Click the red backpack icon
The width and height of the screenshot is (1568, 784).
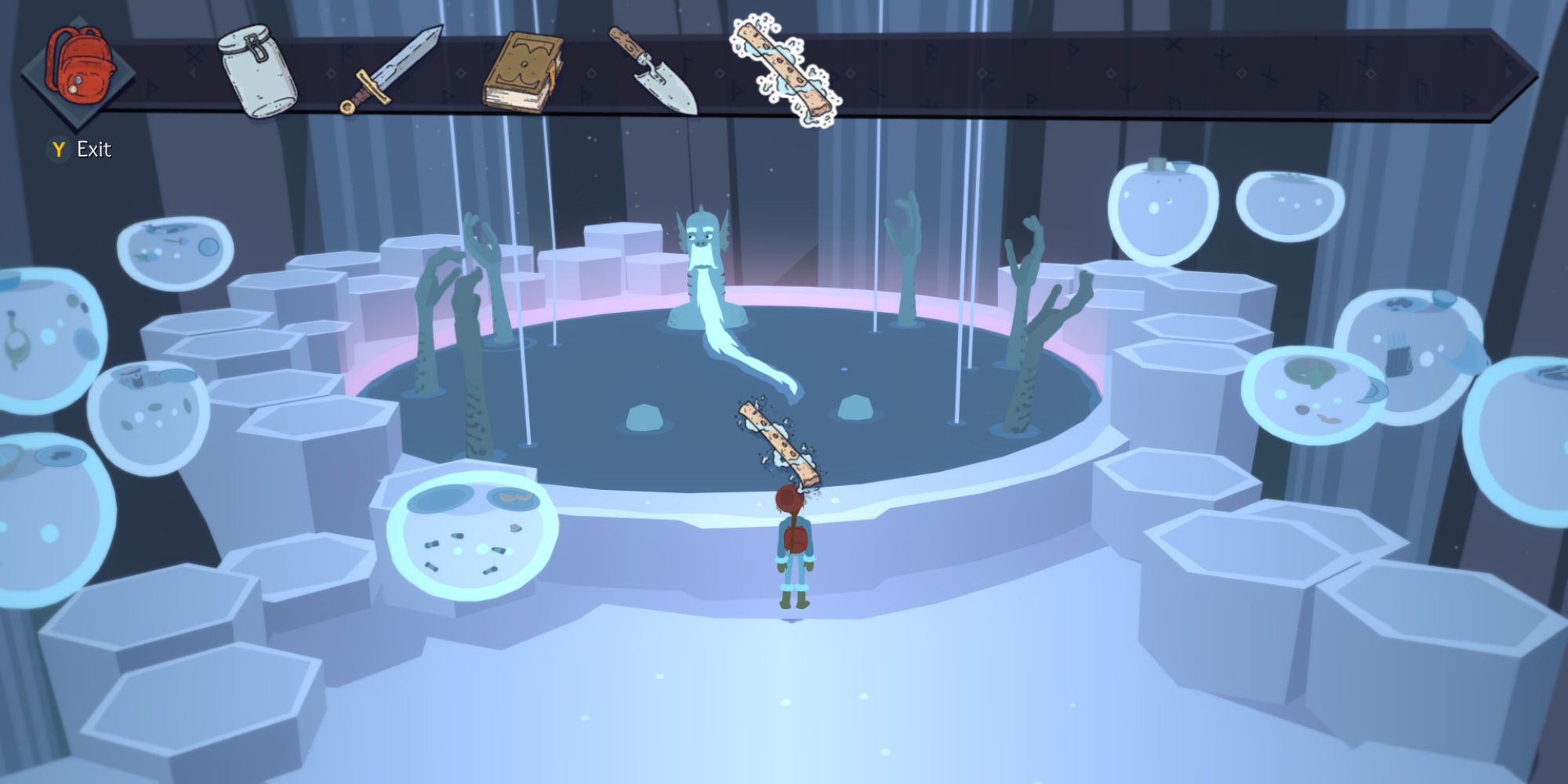(x=82, y=71)
